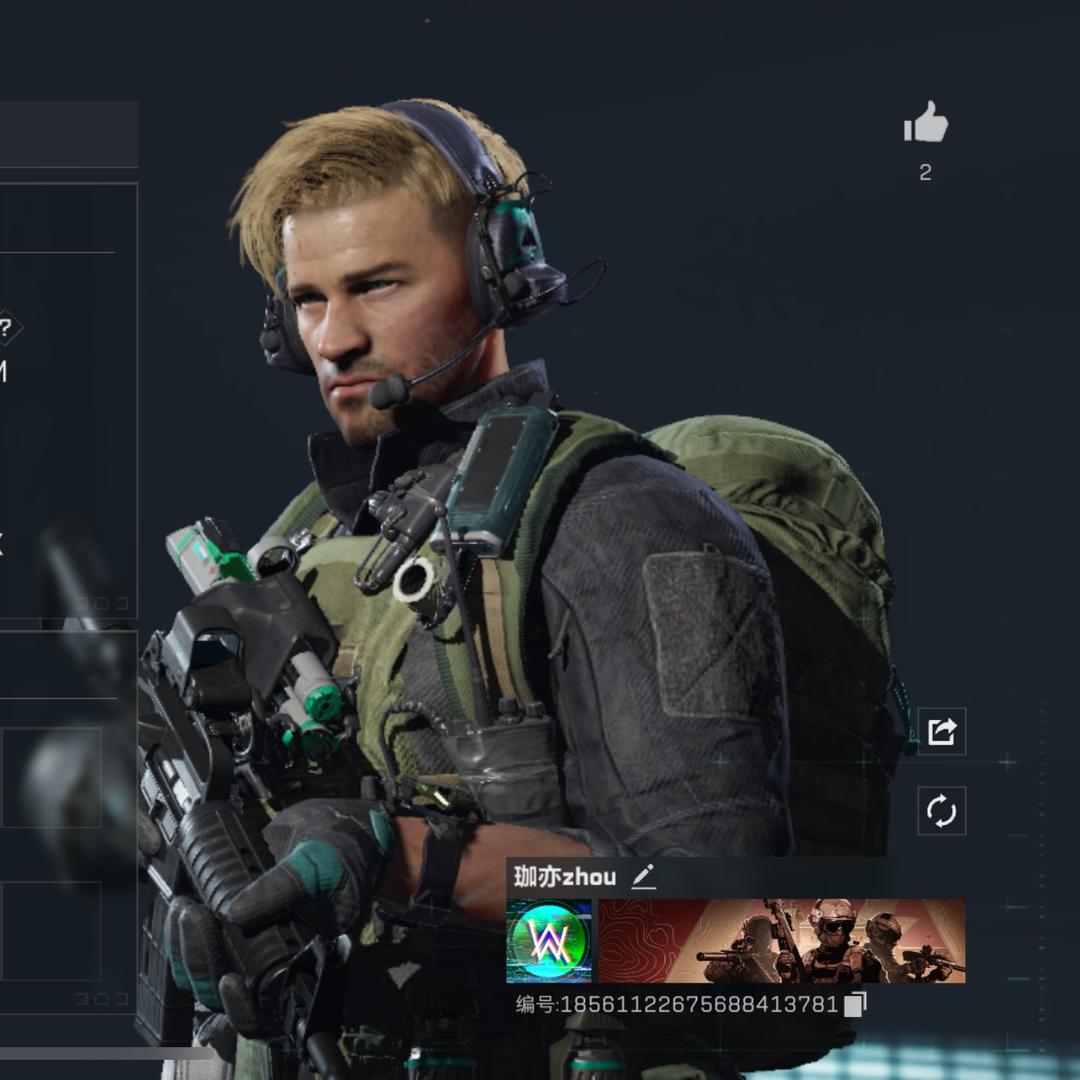The height and width of the screenshot is (1080, 1080).
Task: Open the red soldier banner card
Action: (781, 941)
